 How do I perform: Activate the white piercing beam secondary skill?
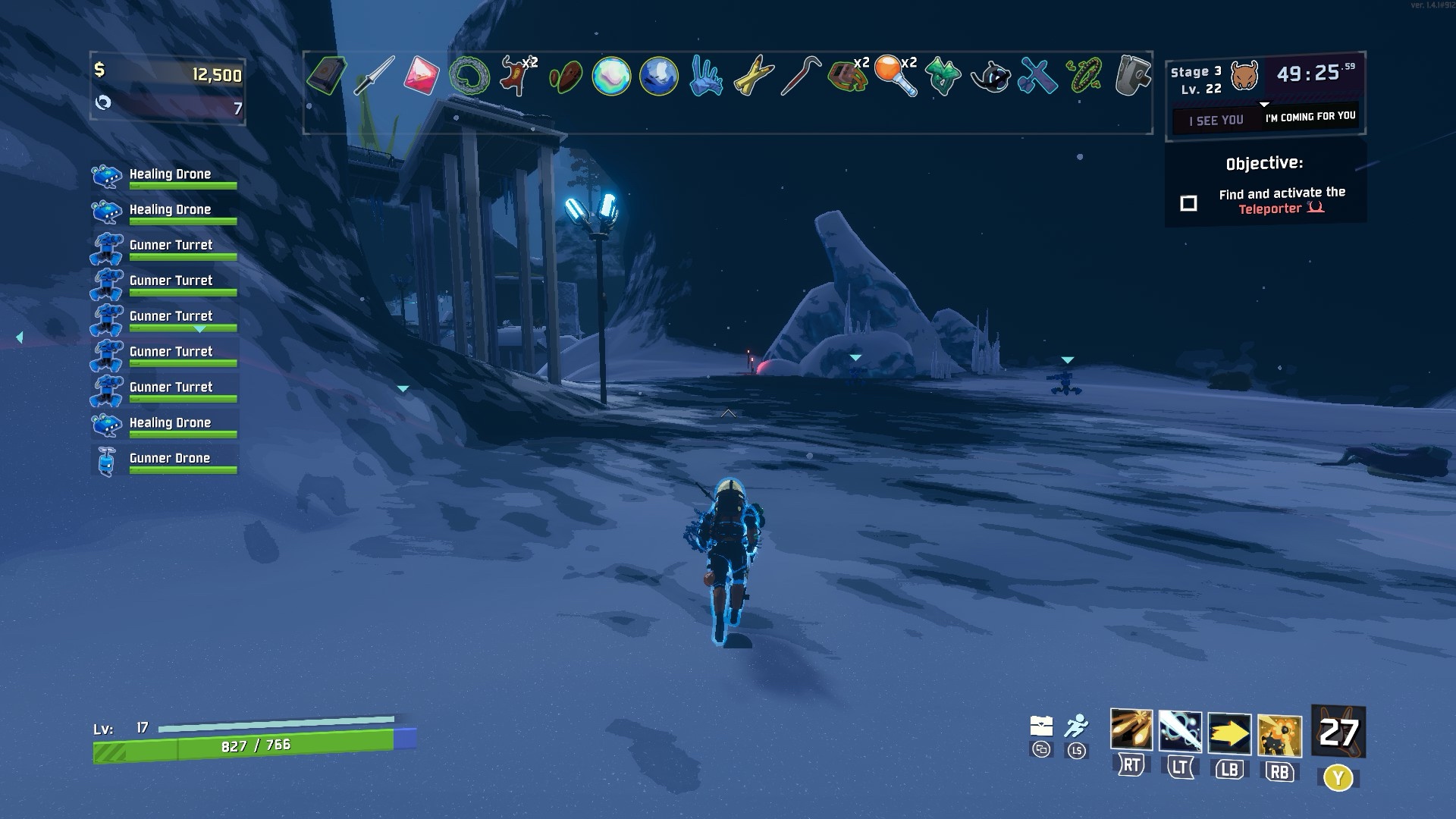pyautogui.click(x=1180, y=732)
